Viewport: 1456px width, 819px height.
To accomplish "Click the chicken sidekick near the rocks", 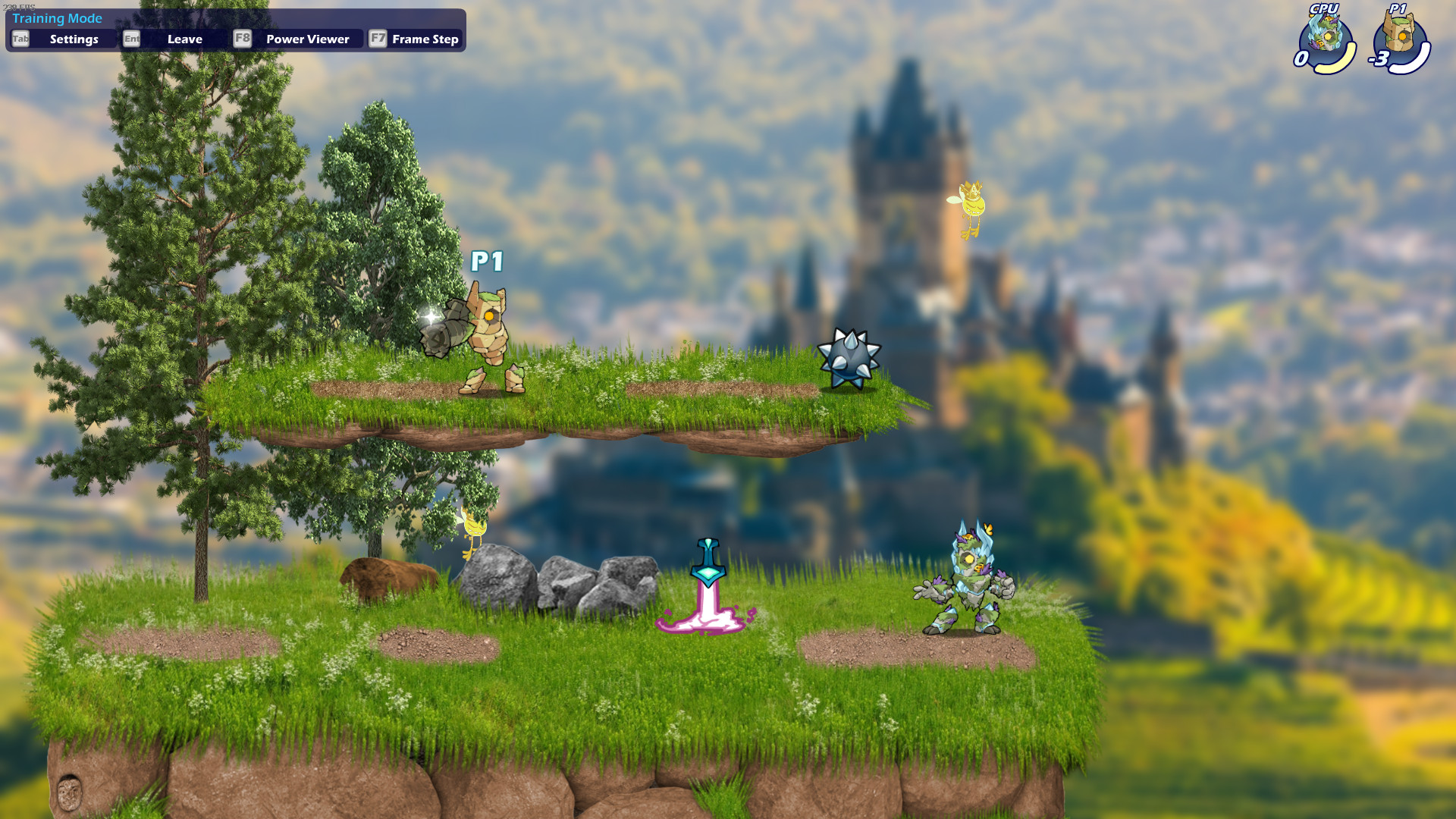I will point(474,529).
